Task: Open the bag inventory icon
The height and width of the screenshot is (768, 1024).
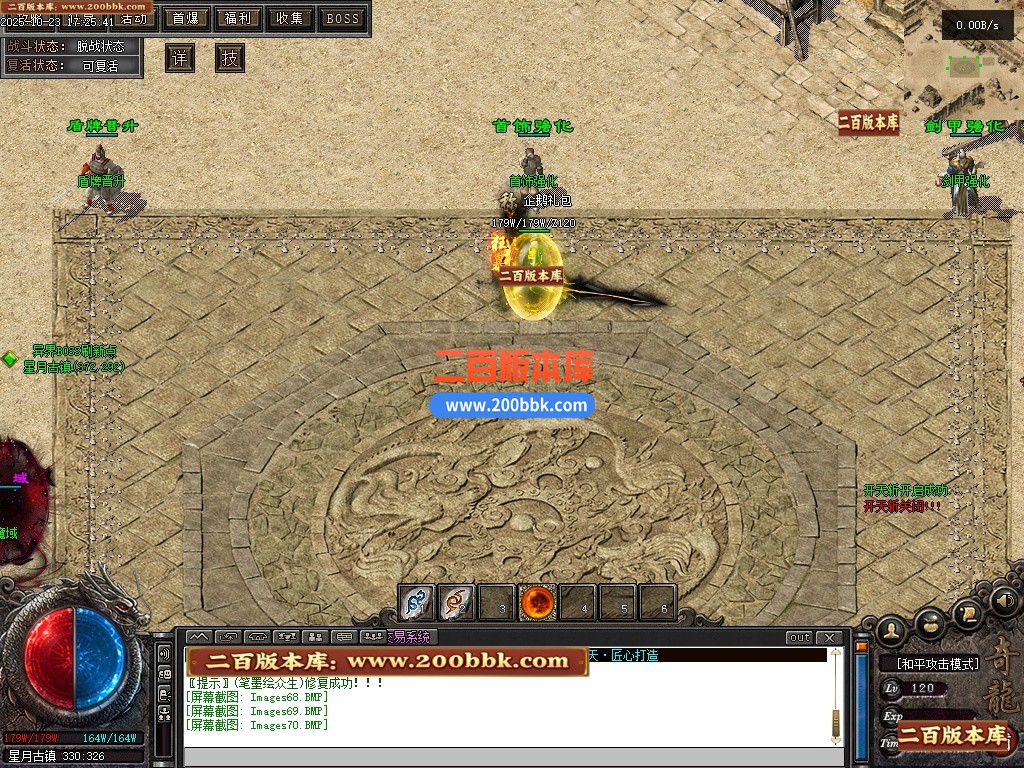Action: click(x=929, y=622)
